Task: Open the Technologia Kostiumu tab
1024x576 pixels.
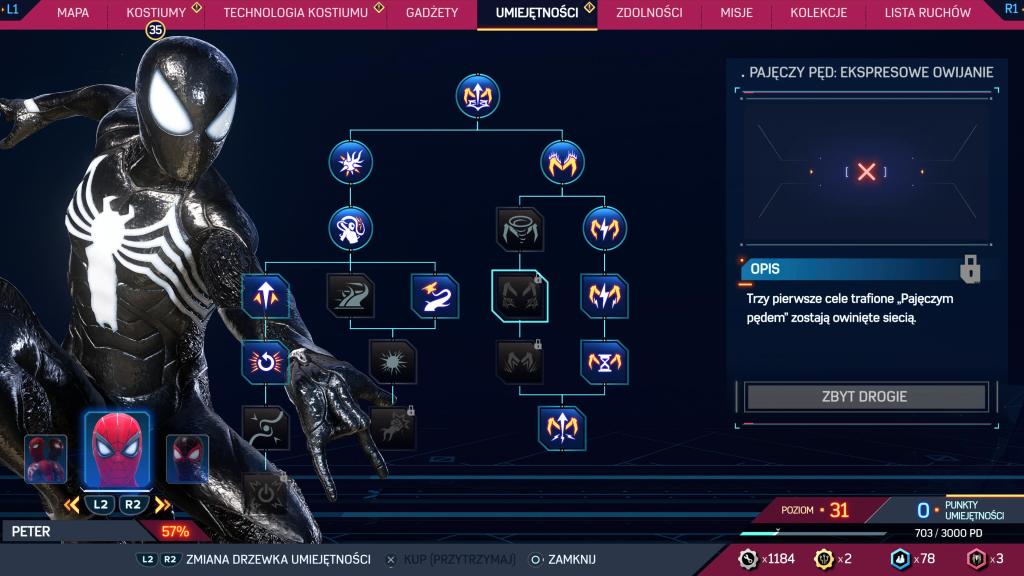Action: coord(295,13)
